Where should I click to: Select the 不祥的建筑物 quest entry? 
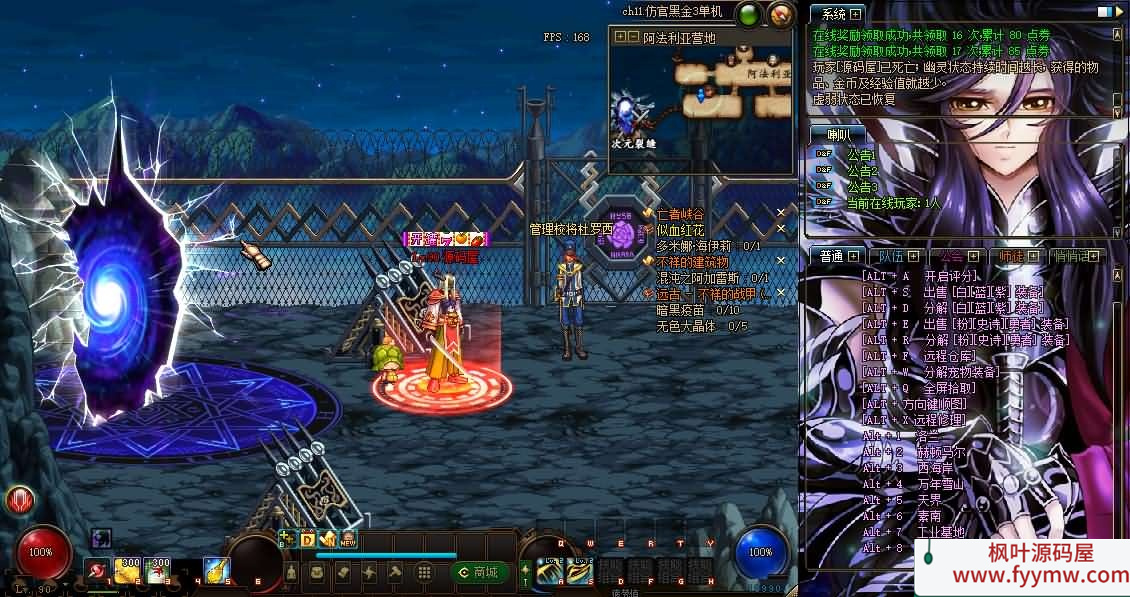(692, 261)
